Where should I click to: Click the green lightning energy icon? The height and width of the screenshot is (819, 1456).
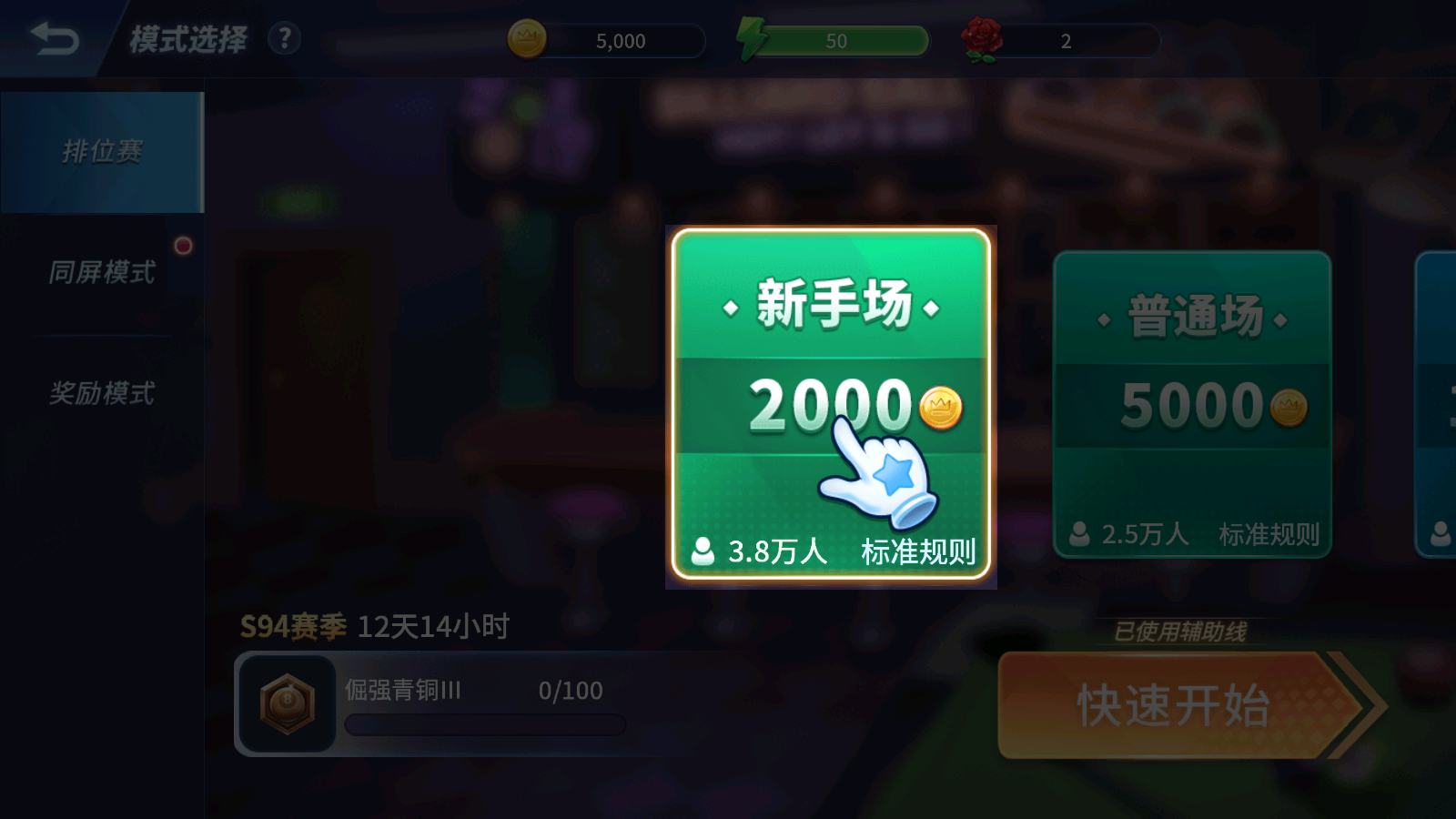click(x=751, y=39)
